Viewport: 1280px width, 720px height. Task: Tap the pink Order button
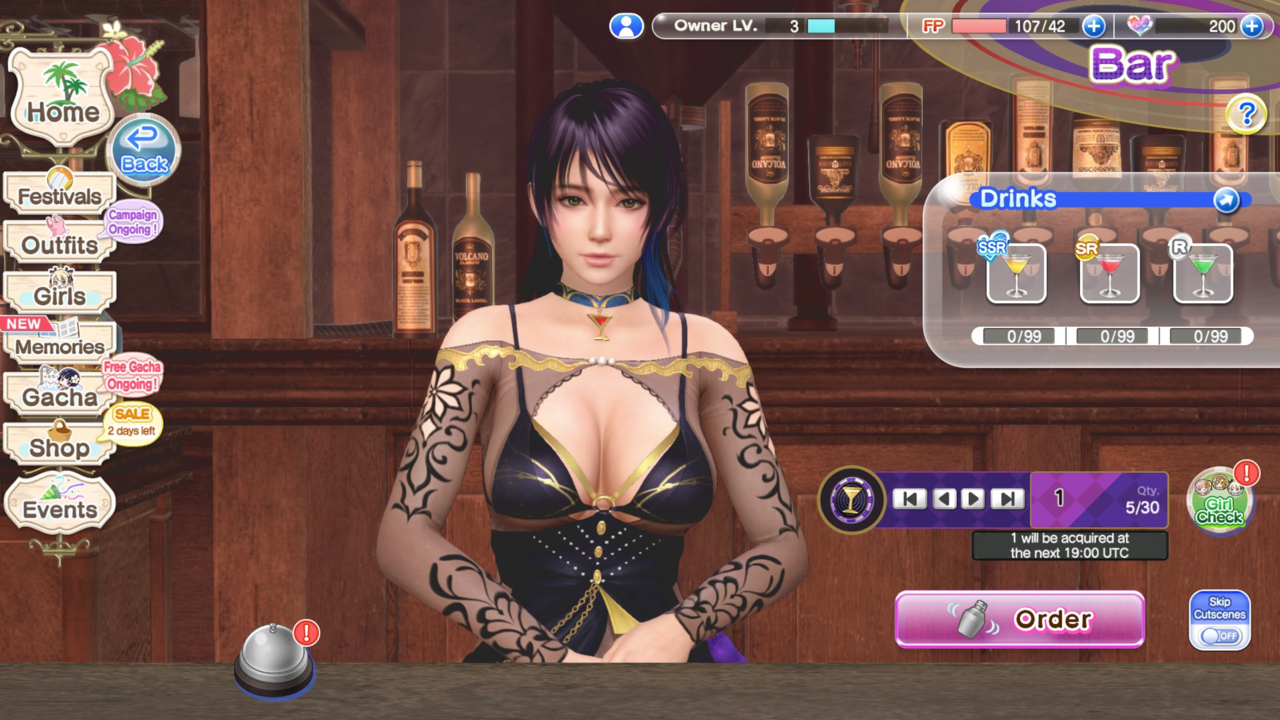pos(1019,620)
